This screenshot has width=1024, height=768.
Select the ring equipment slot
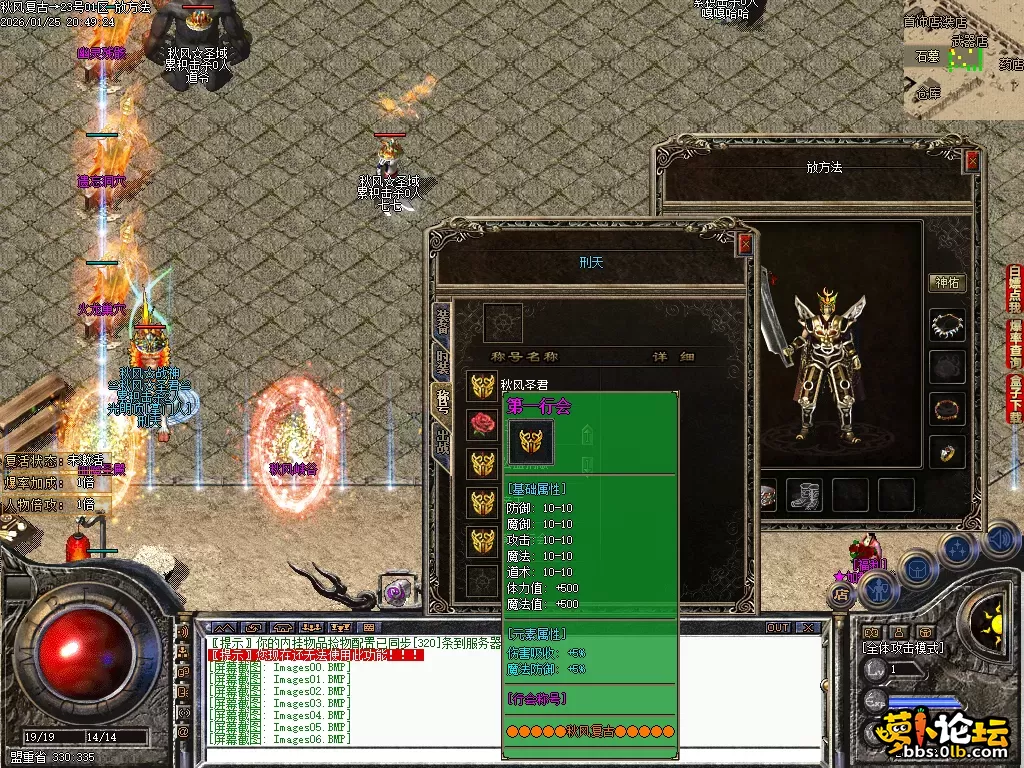[x=946, y=453]
